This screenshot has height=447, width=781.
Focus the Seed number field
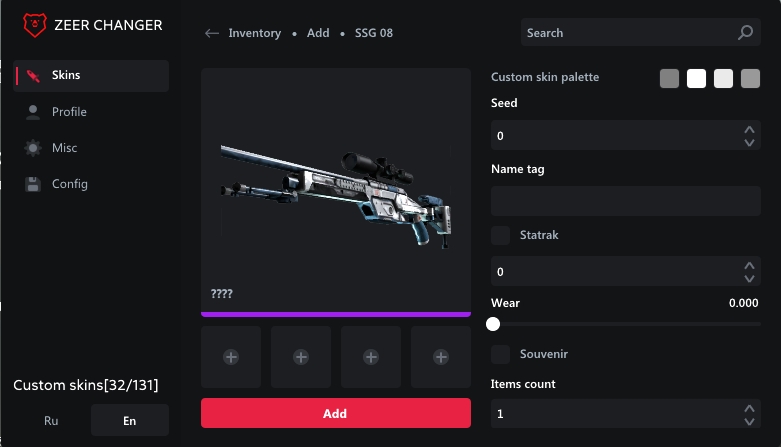615,135
